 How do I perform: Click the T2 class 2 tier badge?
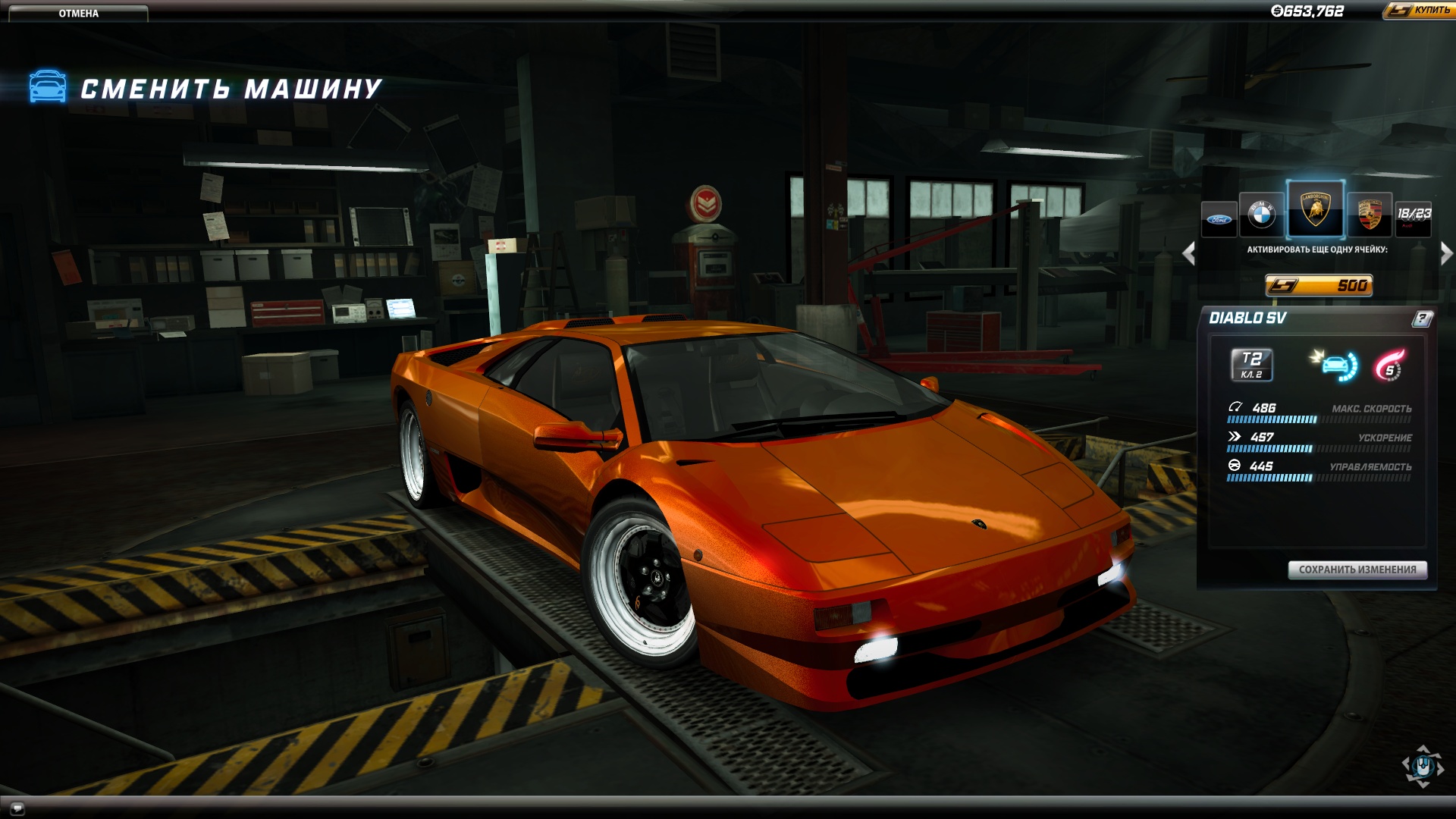coord(1251,366)
